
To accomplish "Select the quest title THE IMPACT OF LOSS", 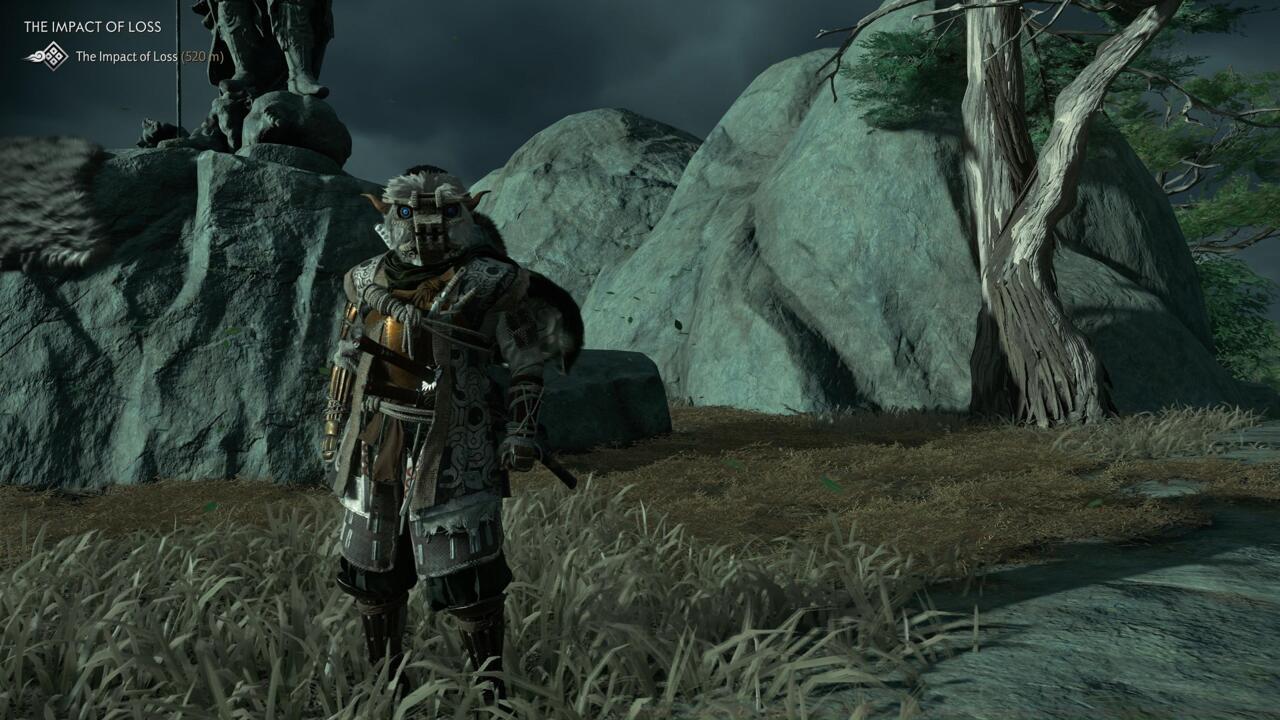I will click(92, 26).
